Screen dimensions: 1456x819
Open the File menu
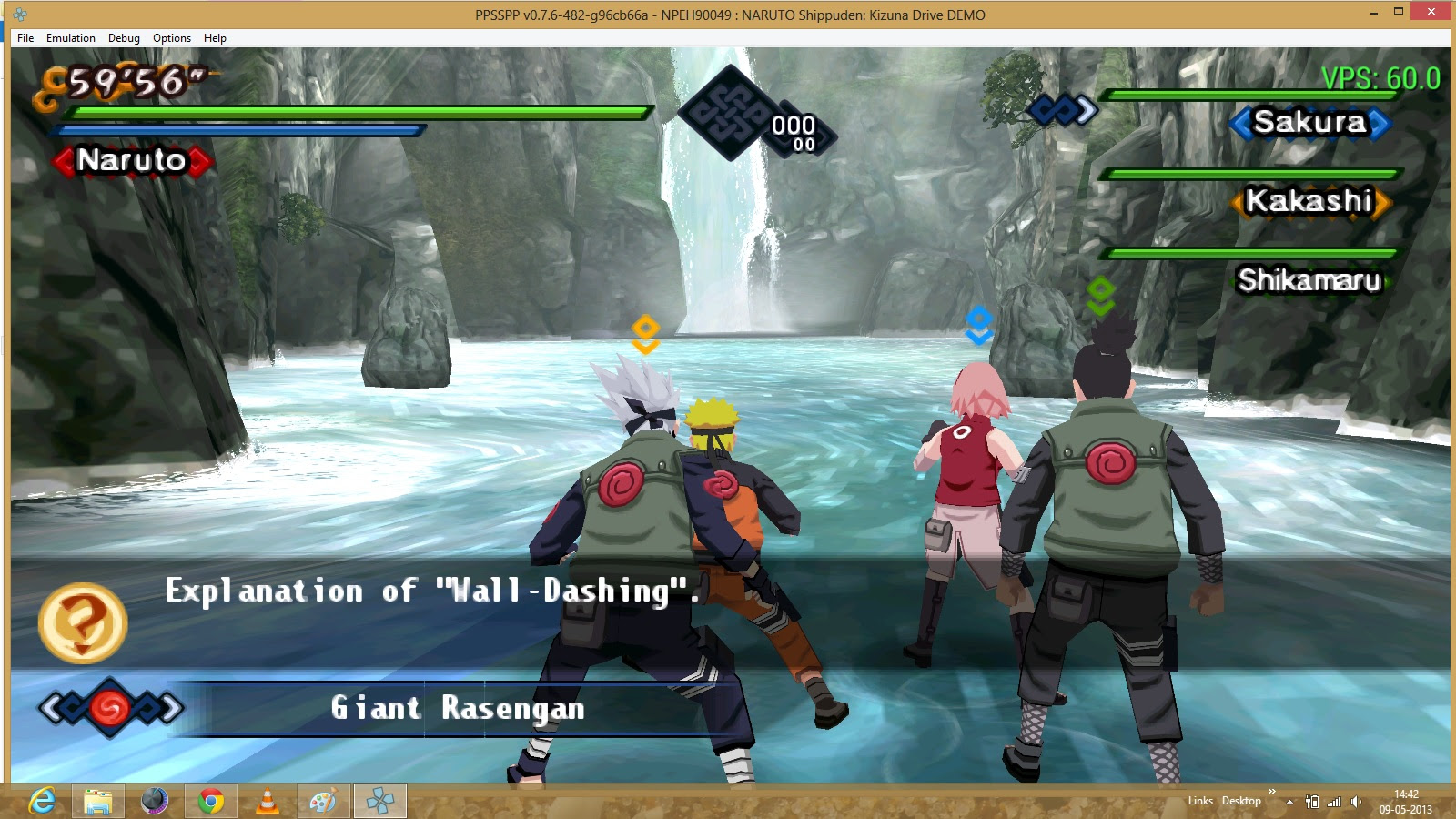pos(25,38)
